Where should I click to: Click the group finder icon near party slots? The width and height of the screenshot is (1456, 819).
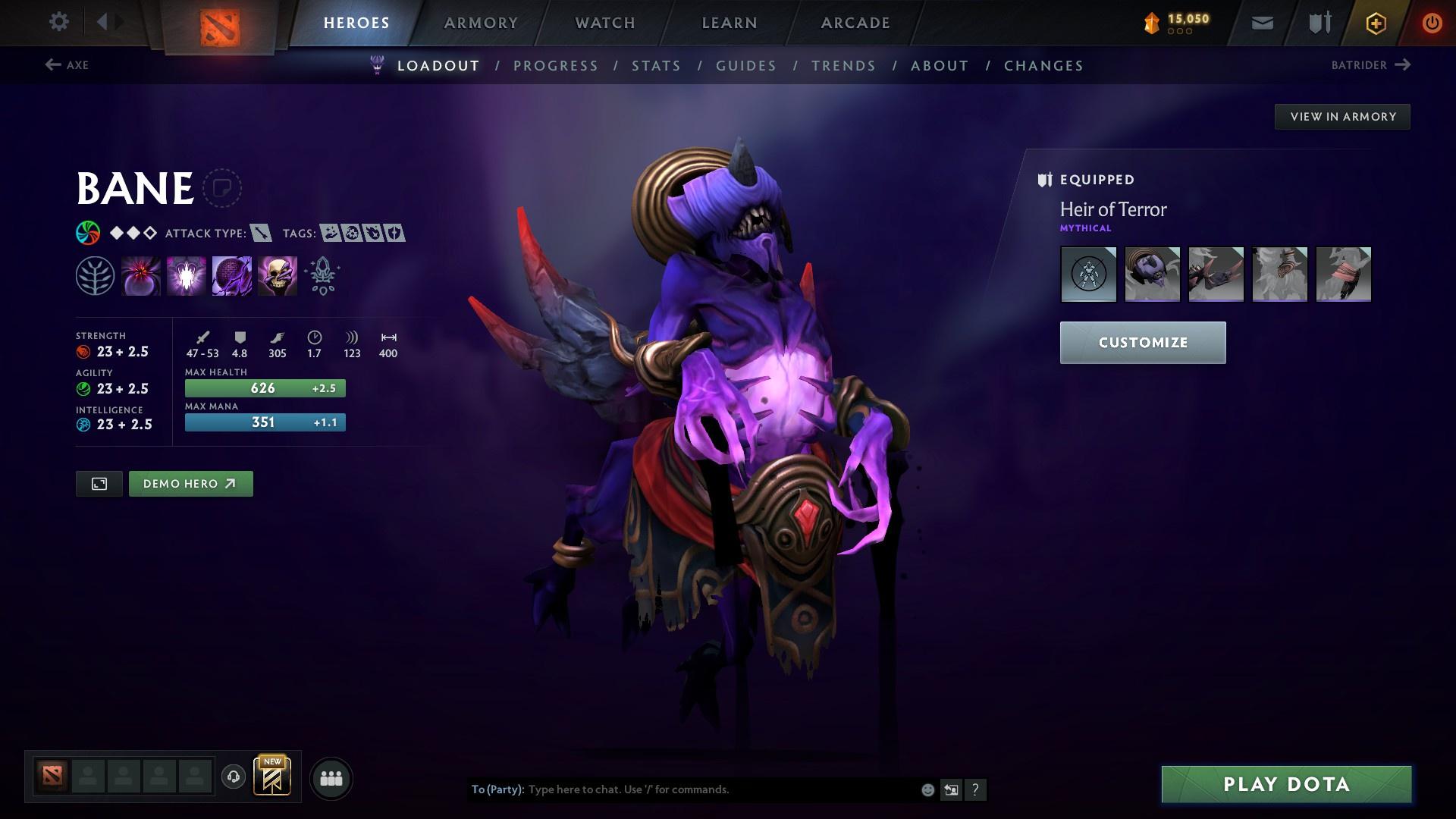click(331, 777)
